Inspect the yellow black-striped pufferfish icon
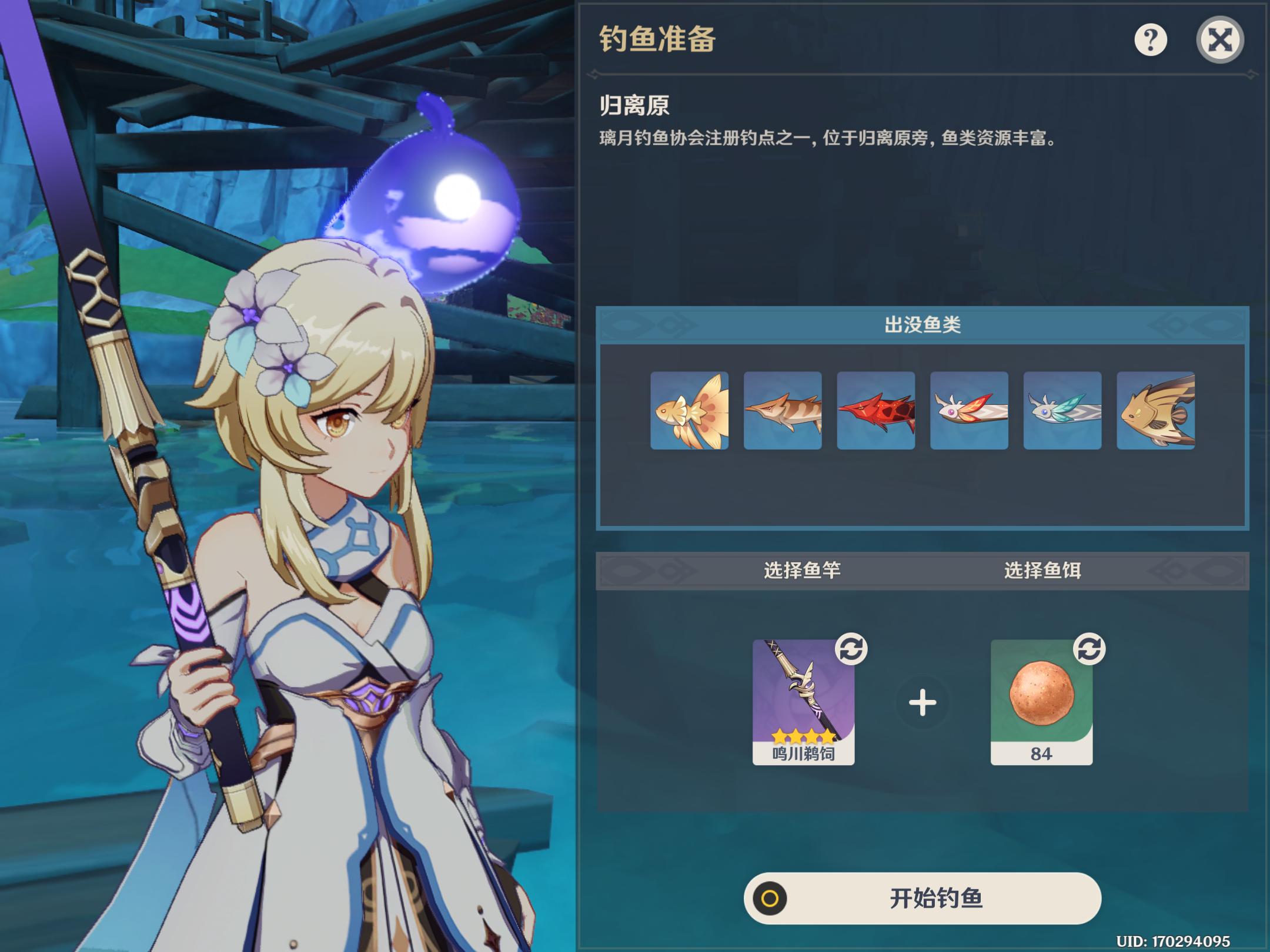The image size is (1270, 952). point(1155,411)
